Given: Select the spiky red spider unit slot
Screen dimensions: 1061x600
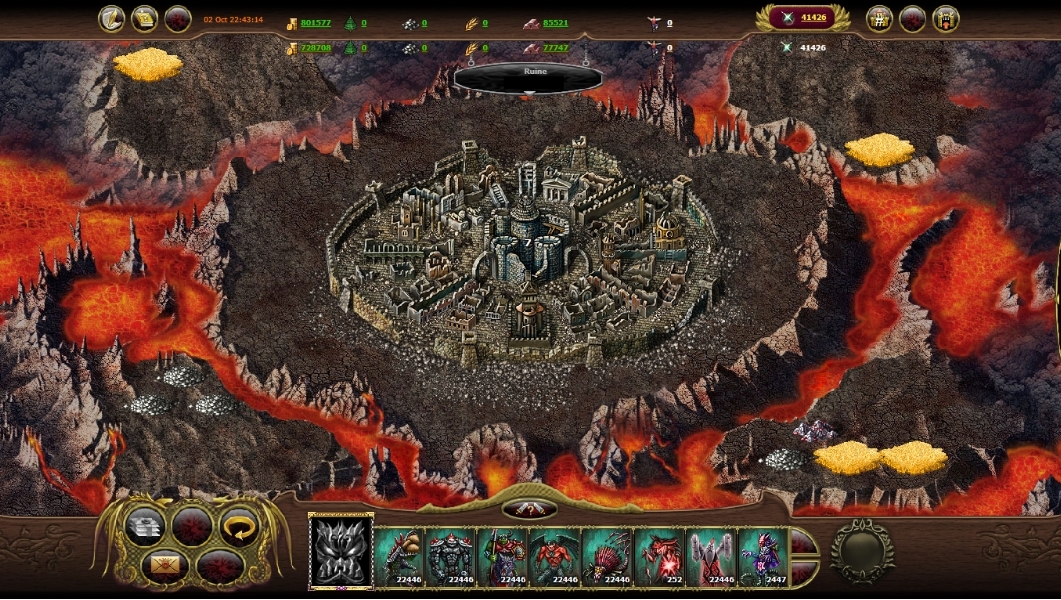Looking at the screenshot, I should pos(608,556).
